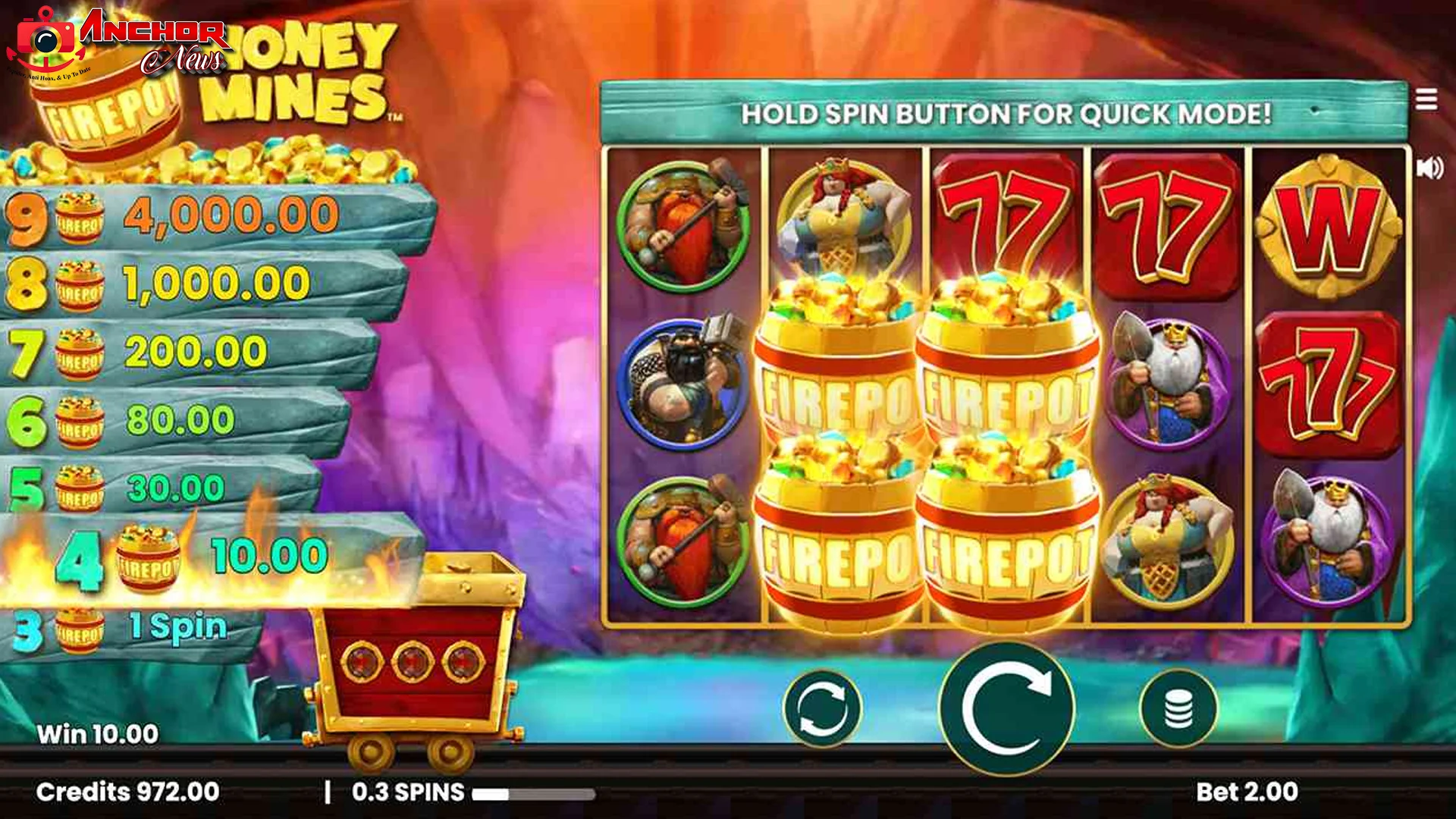
Task: Open the game menu via the hamburger icon
Action: pos(1429,97)
